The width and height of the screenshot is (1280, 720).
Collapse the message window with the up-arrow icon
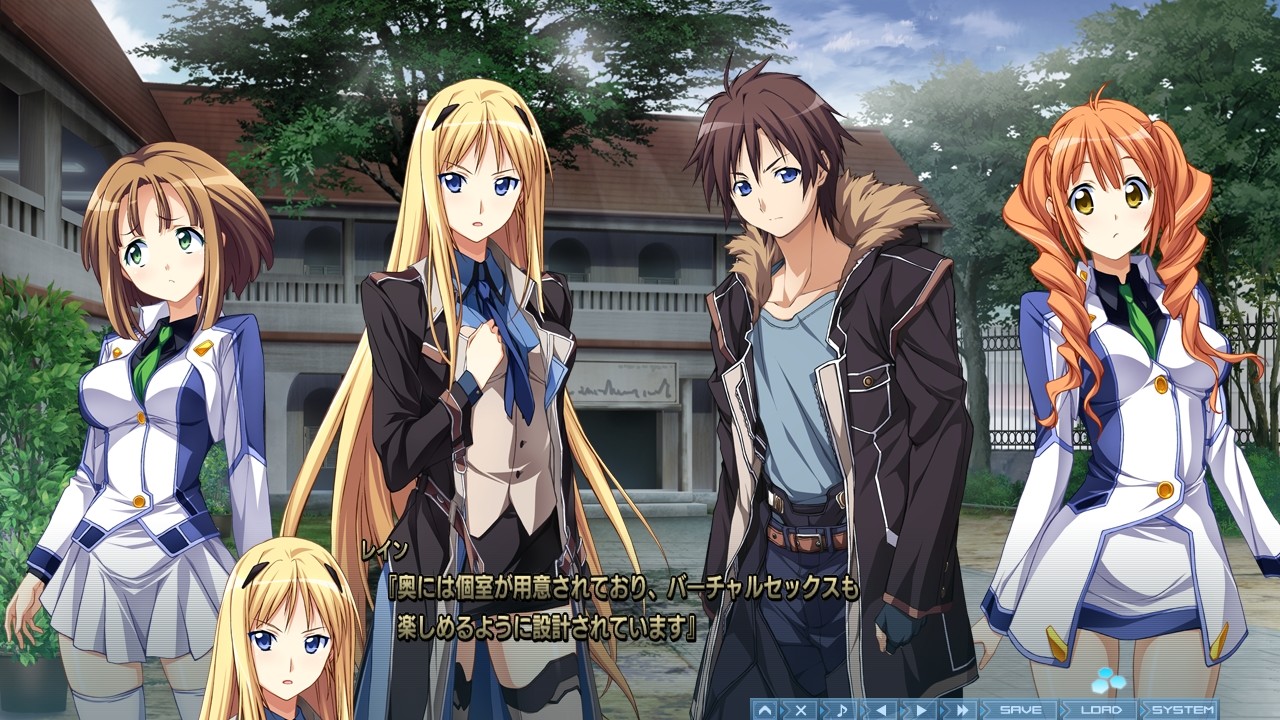point(764,708)
